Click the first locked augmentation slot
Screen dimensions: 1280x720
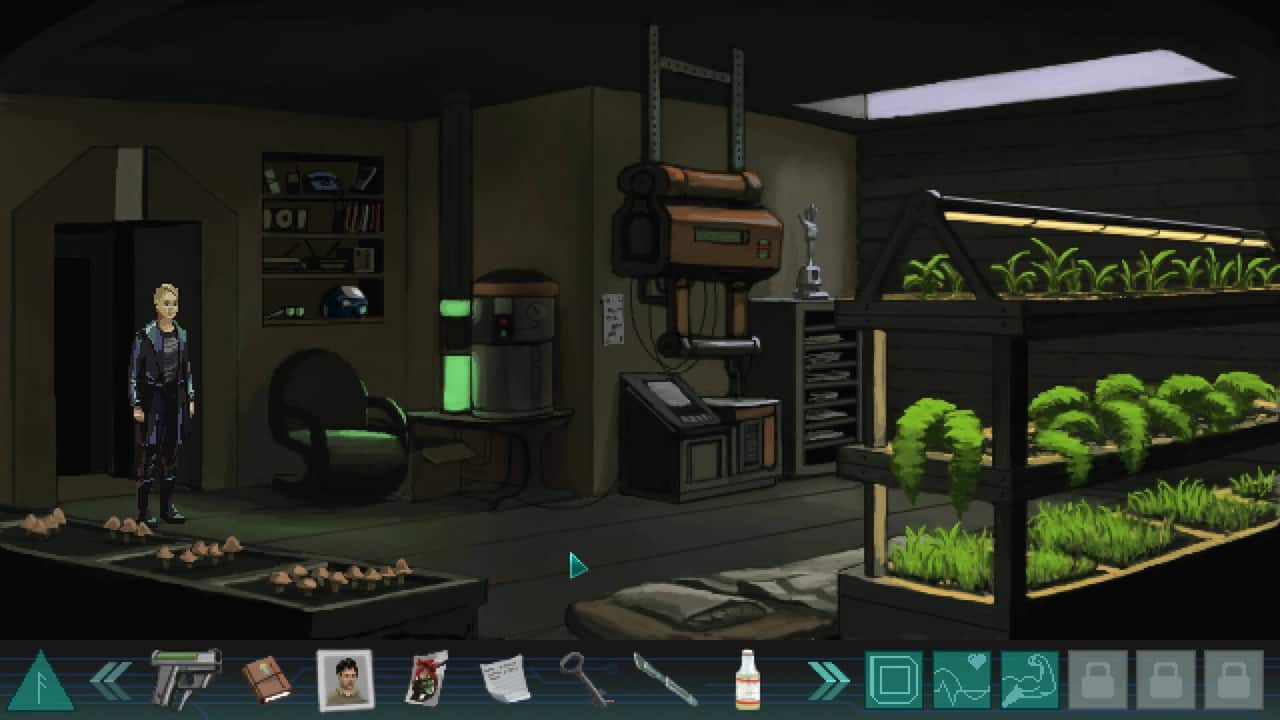click(1098, 680)
